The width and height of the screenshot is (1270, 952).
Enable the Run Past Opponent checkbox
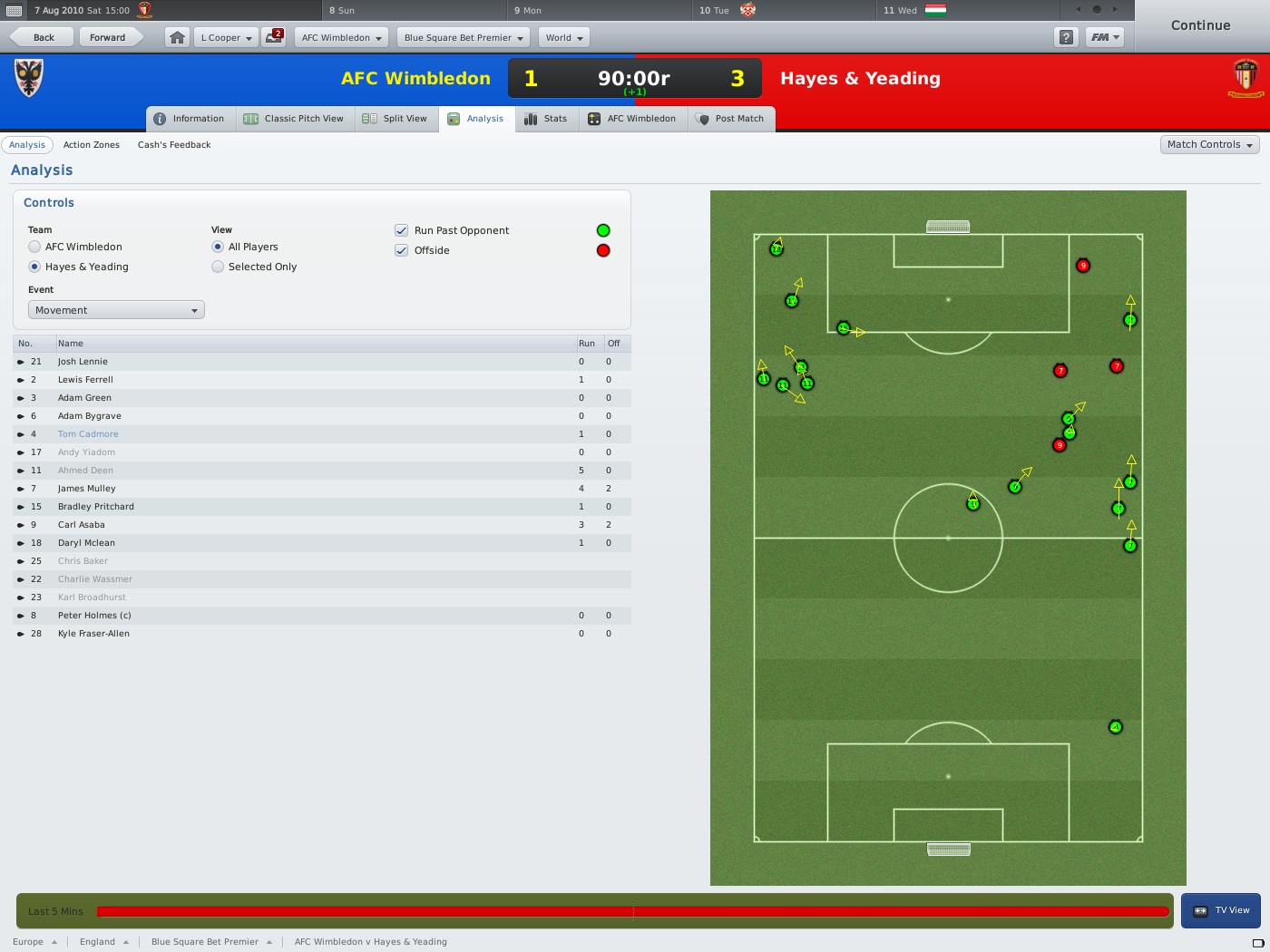click(x=401, y=230)
